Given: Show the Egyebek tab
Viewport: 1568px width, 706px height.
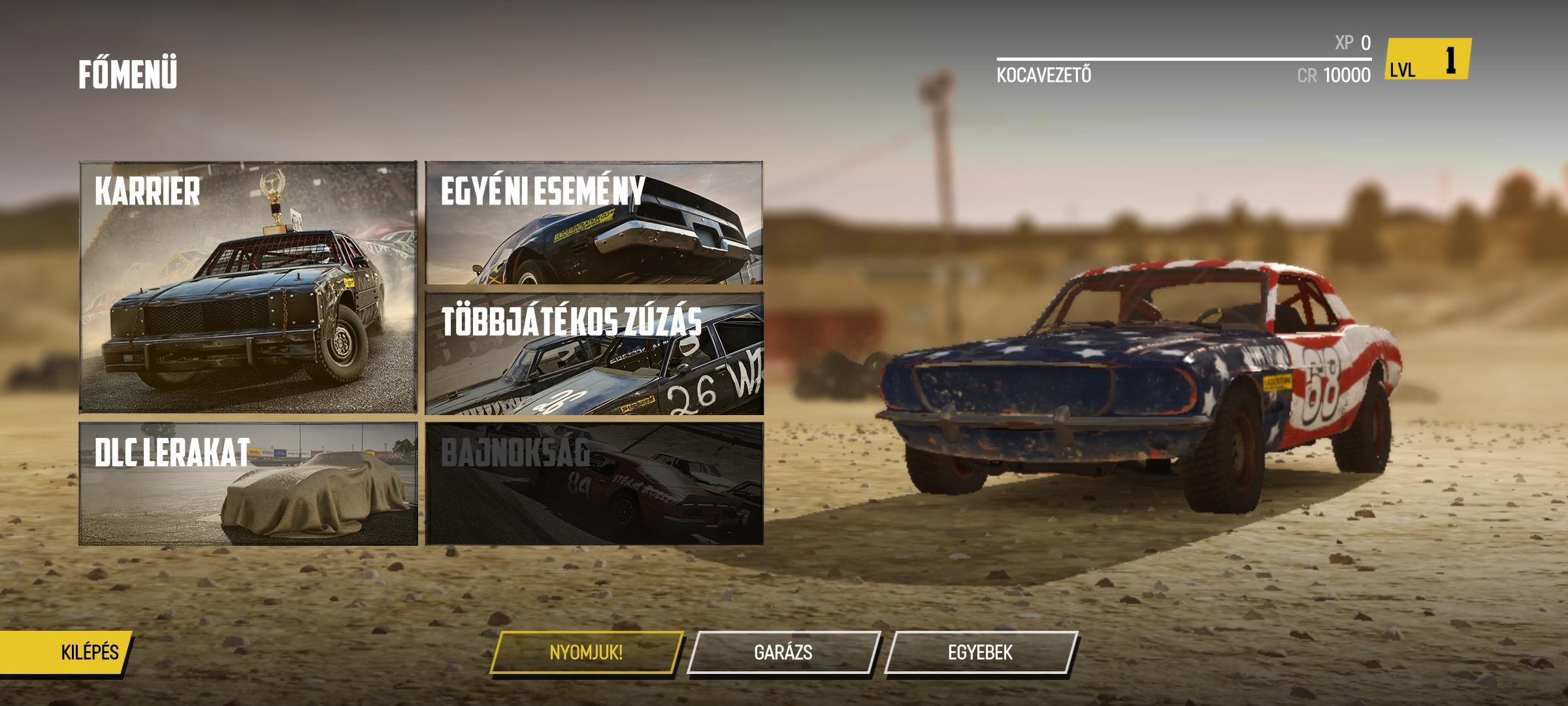Looking at the screenshot, I should pos(980,652).
